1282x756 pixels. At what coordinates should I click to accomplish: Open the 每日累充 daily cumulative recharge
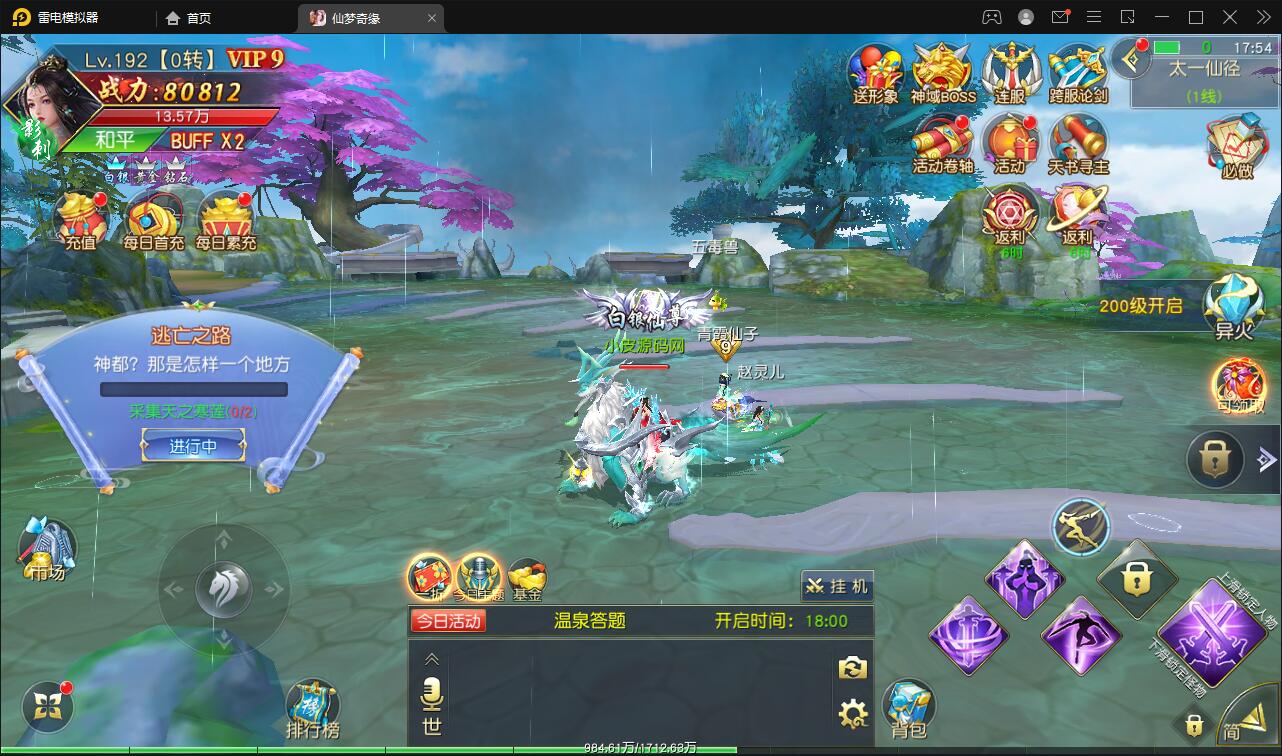(226, 218)
